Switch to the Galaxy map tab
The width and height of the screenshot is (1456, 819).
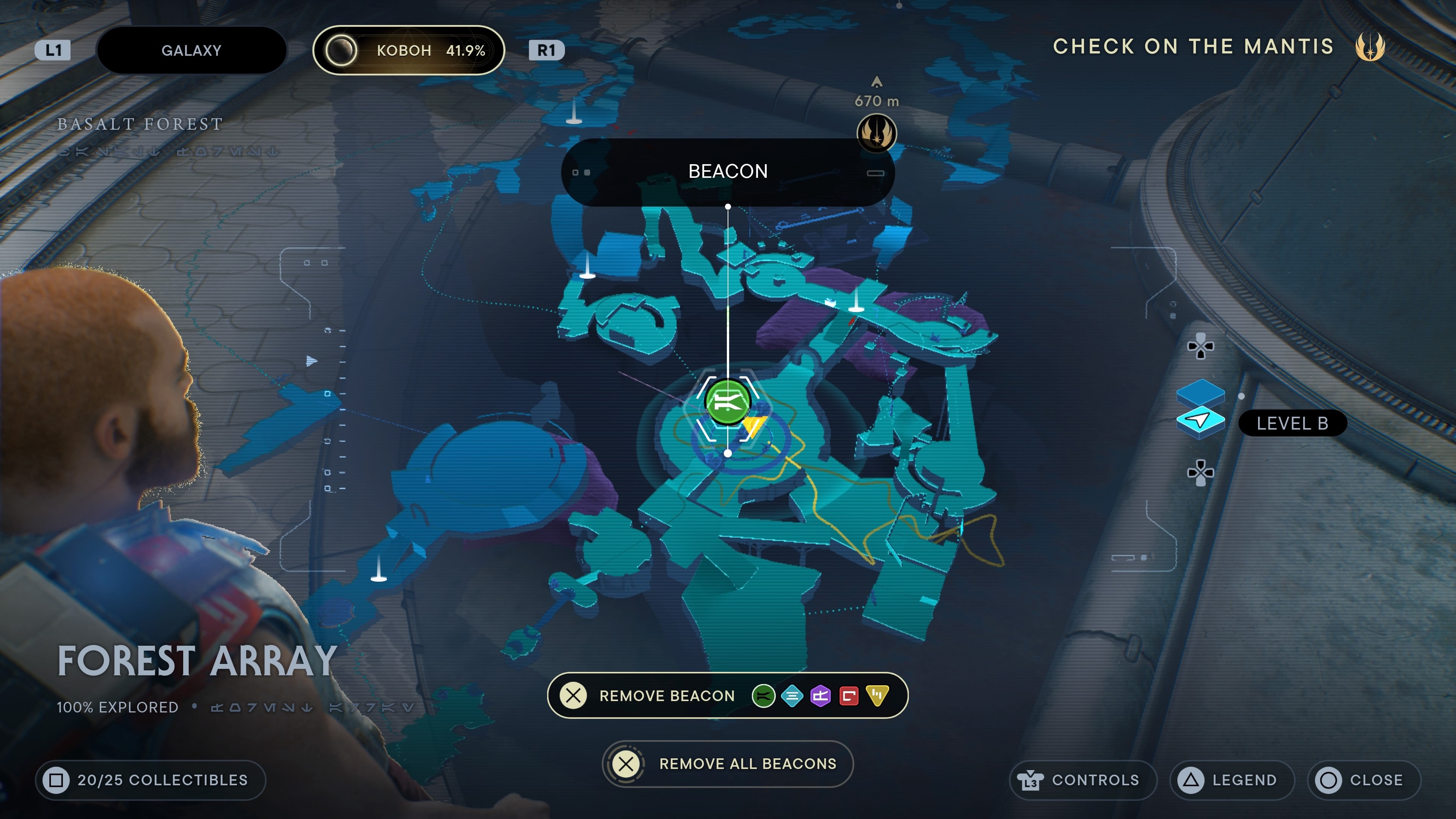tap(191, 50)
